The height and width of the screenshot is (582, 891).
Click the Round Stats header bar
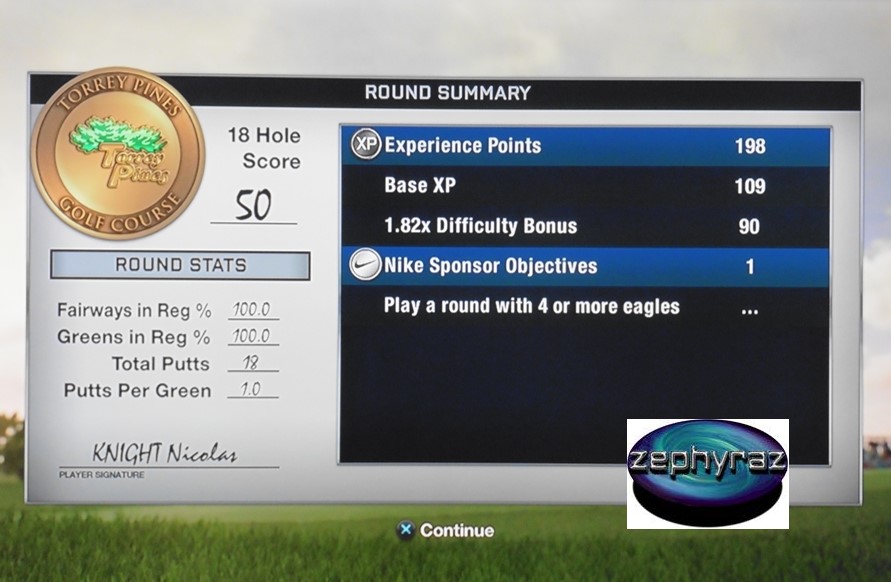click(x=180, y=265)
